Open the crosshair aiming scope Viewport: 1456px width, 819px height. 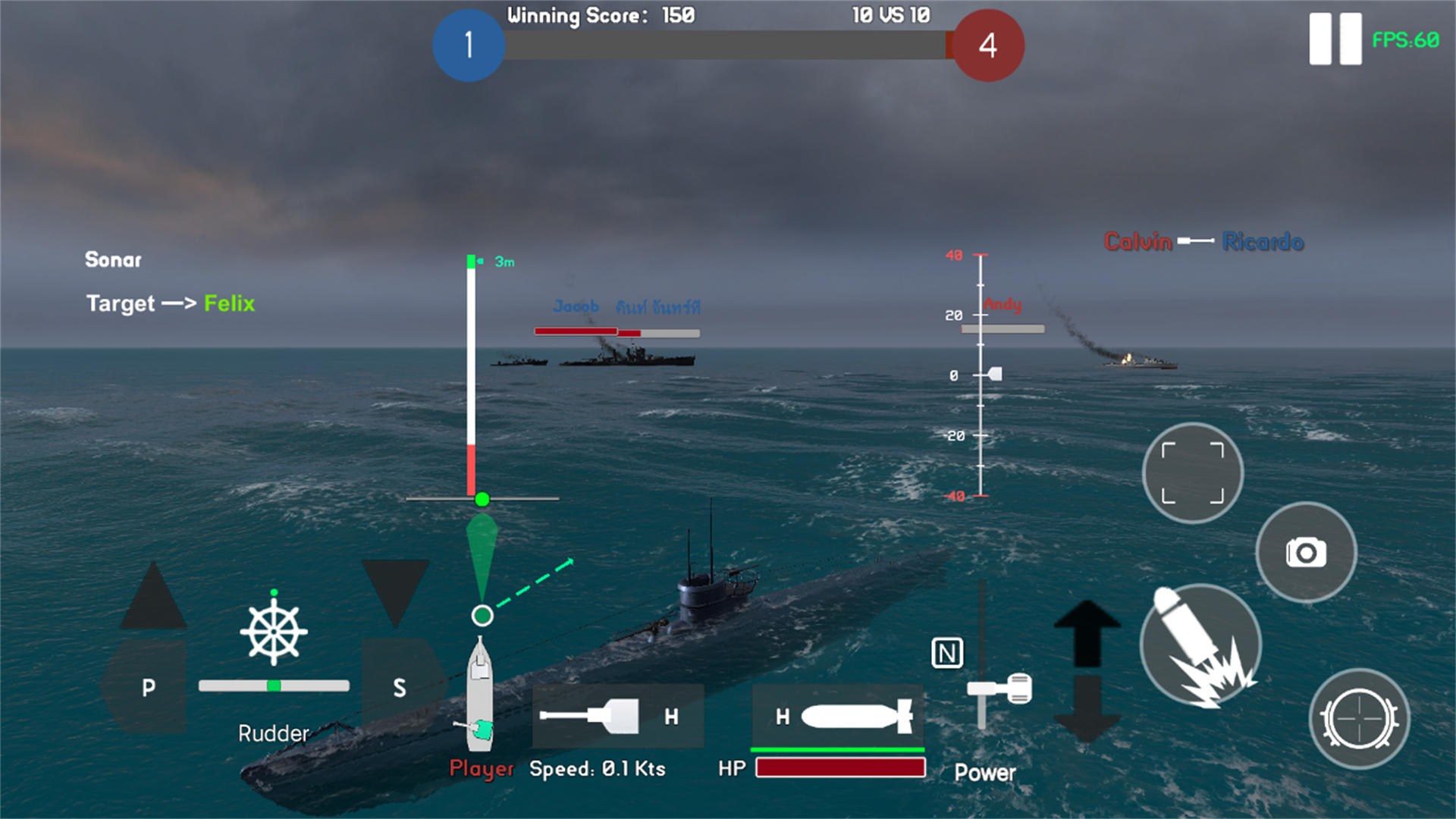1359,718
